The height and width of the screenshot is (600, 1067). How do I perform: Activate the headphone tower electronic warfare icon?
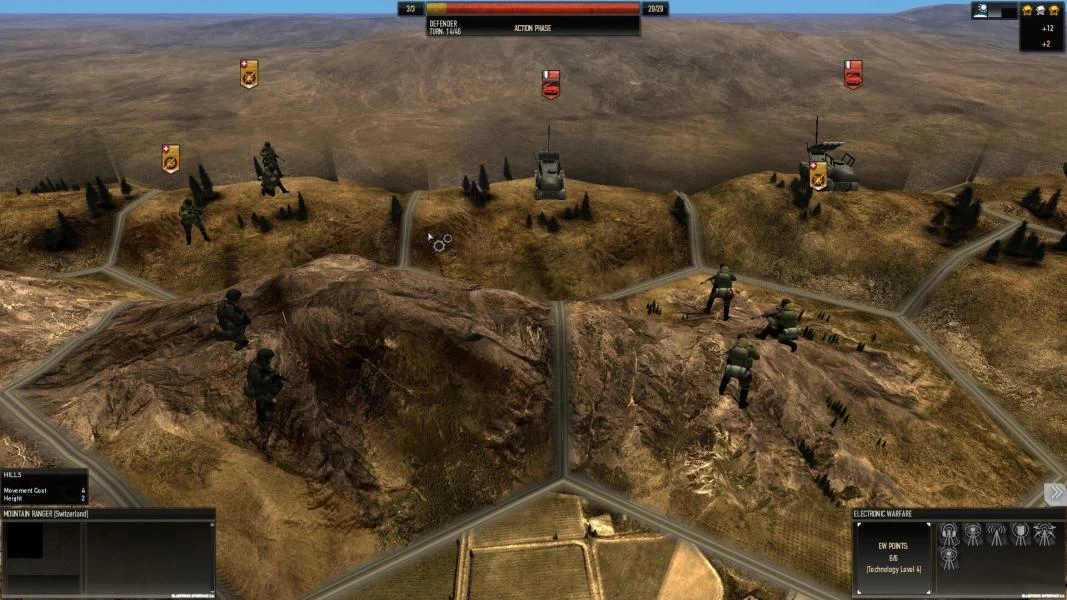point(949,534)
